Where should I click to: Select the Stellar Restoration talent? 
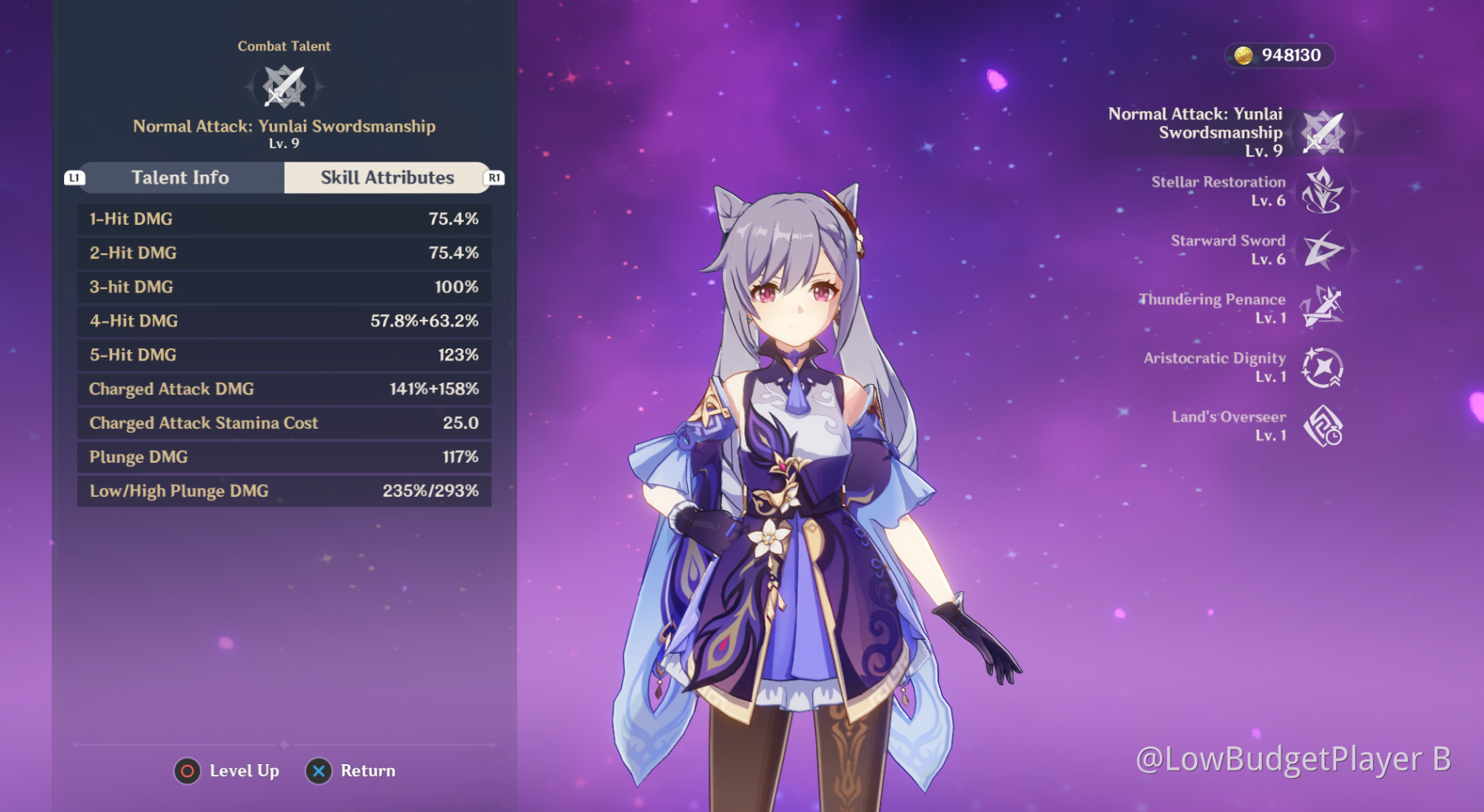(1322, 192)
